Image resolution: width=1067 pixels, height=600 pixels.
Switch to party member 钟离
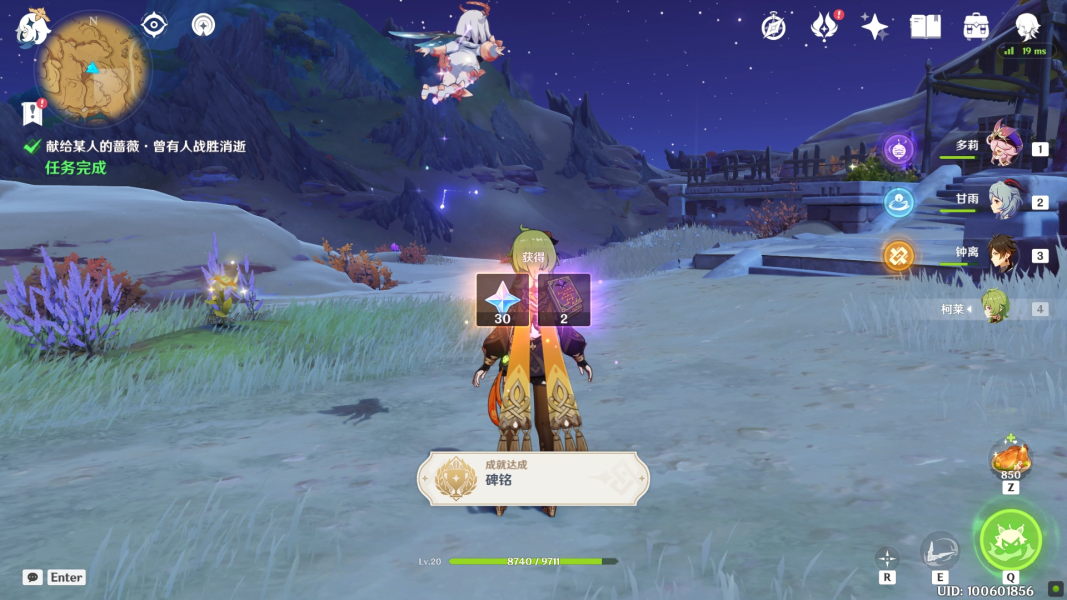1001,255
